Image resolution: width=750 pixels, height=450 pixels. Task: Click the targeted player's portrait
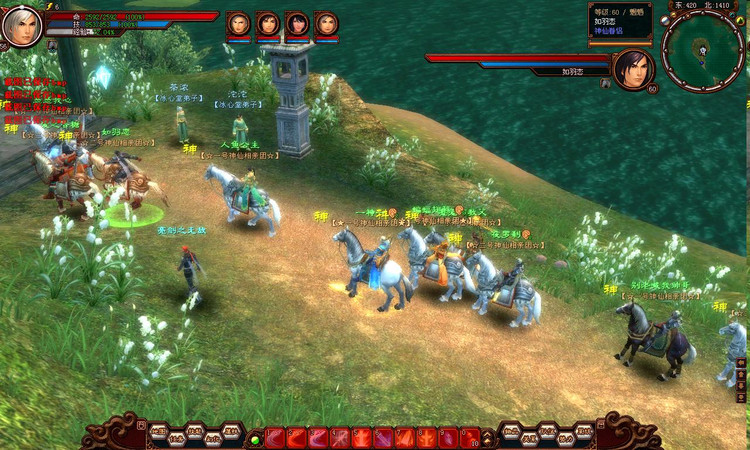point(632,68)
